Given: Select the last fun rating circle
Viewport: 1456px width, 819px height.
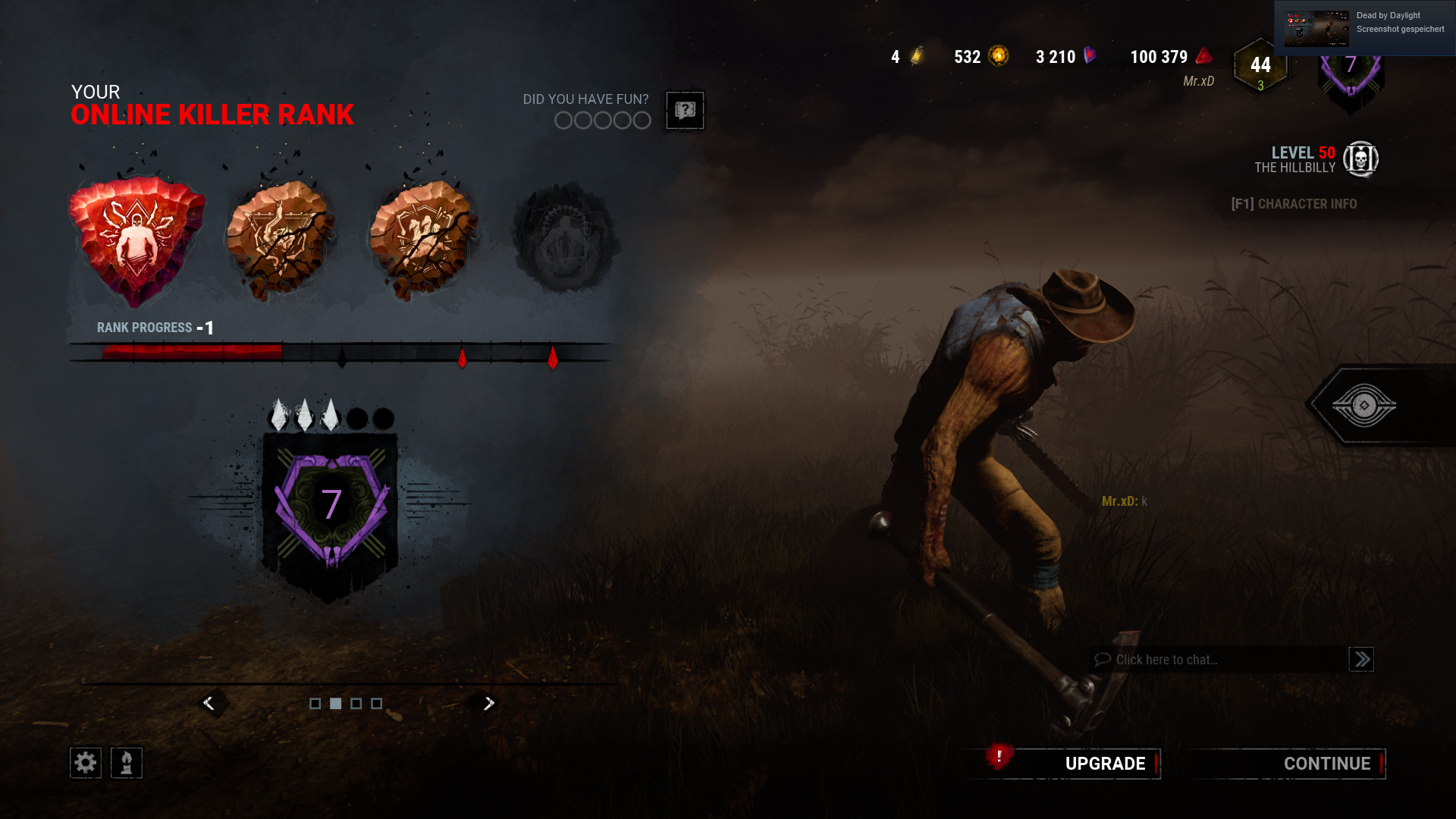Looking at the screenshot, I should coord(641,120).
